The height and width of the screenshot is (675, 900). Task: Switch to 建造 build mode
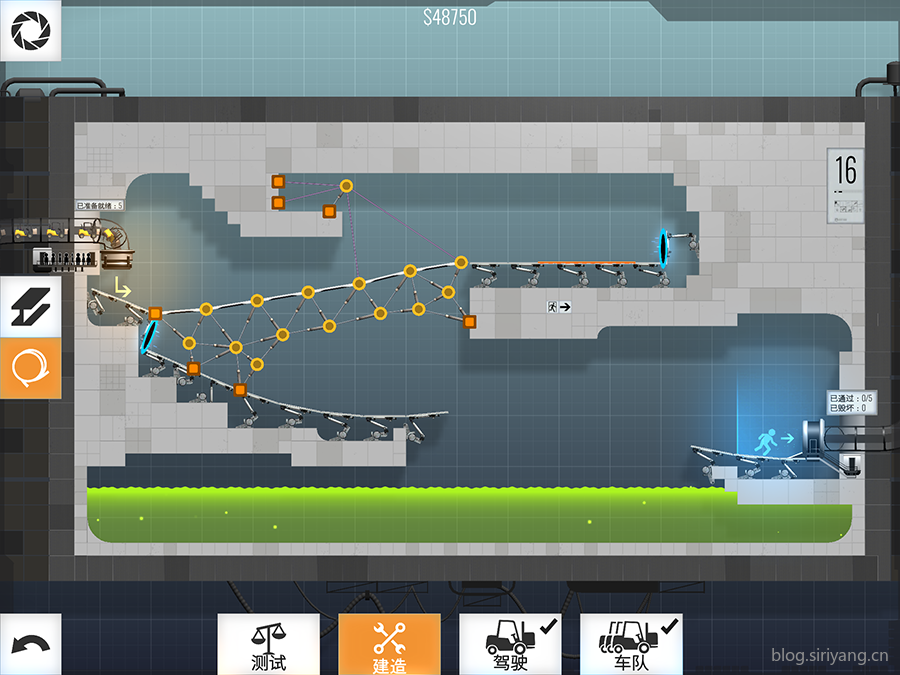pos(389,644)
